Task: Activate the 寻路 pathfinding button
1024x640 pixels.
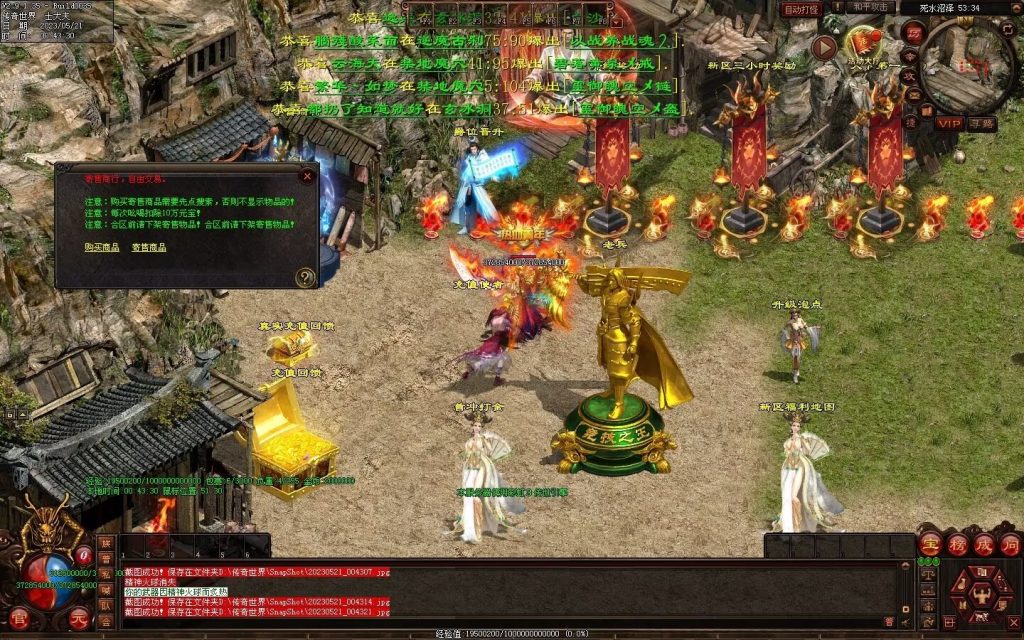Action: click(981, 123)
